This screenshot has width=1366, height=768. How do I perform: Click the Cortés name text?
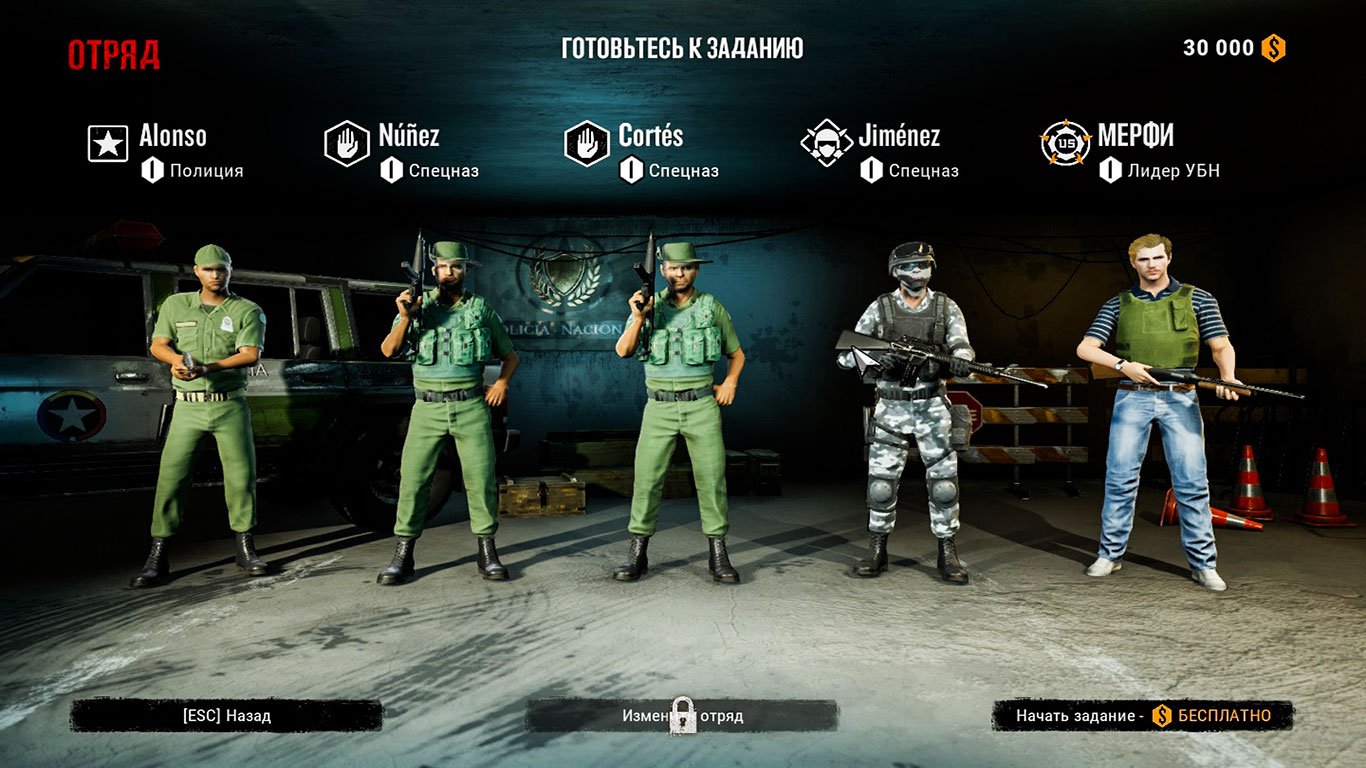649,135
